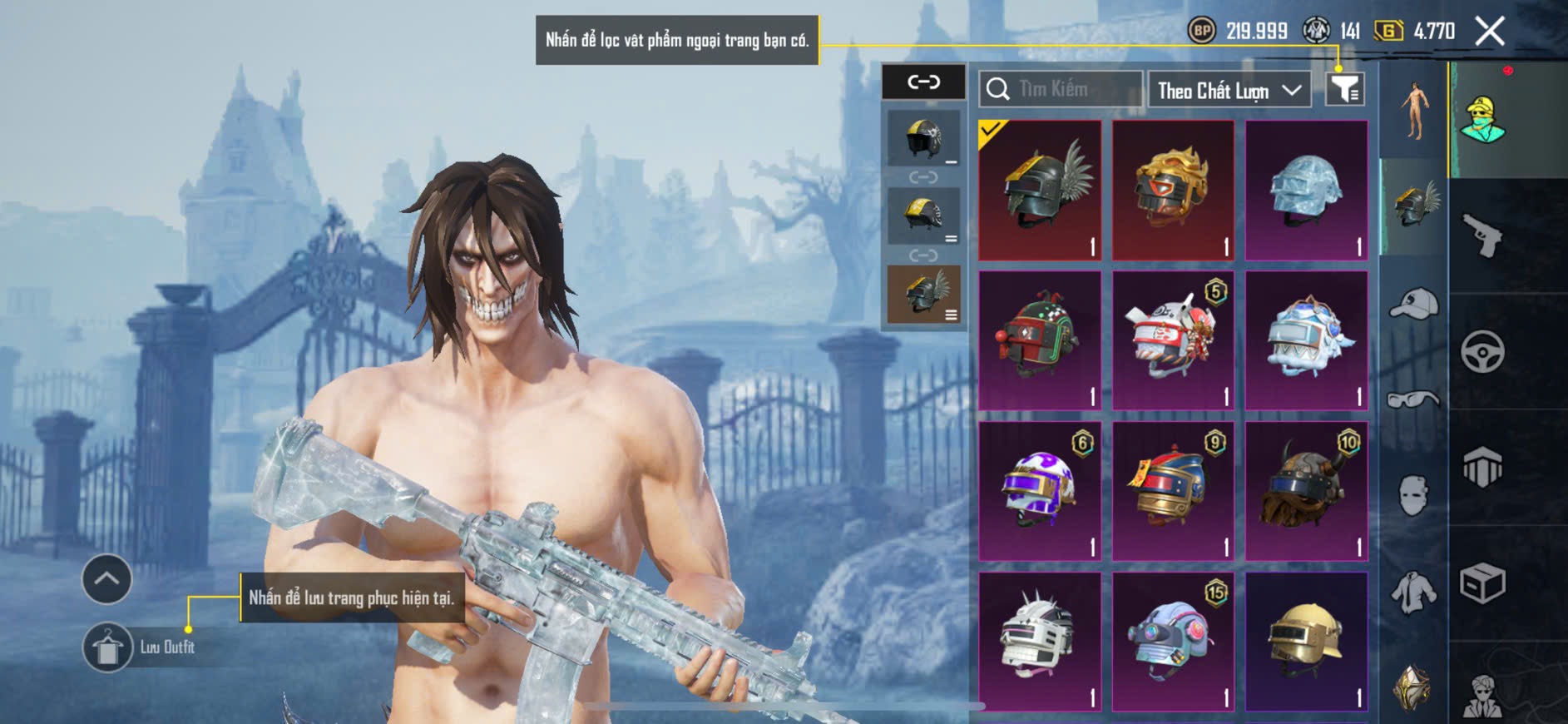Image resolution: width=1568 pixels, height=724 pixels.
Task: Switch to the face mask tab
Action: pos(1413,495)
